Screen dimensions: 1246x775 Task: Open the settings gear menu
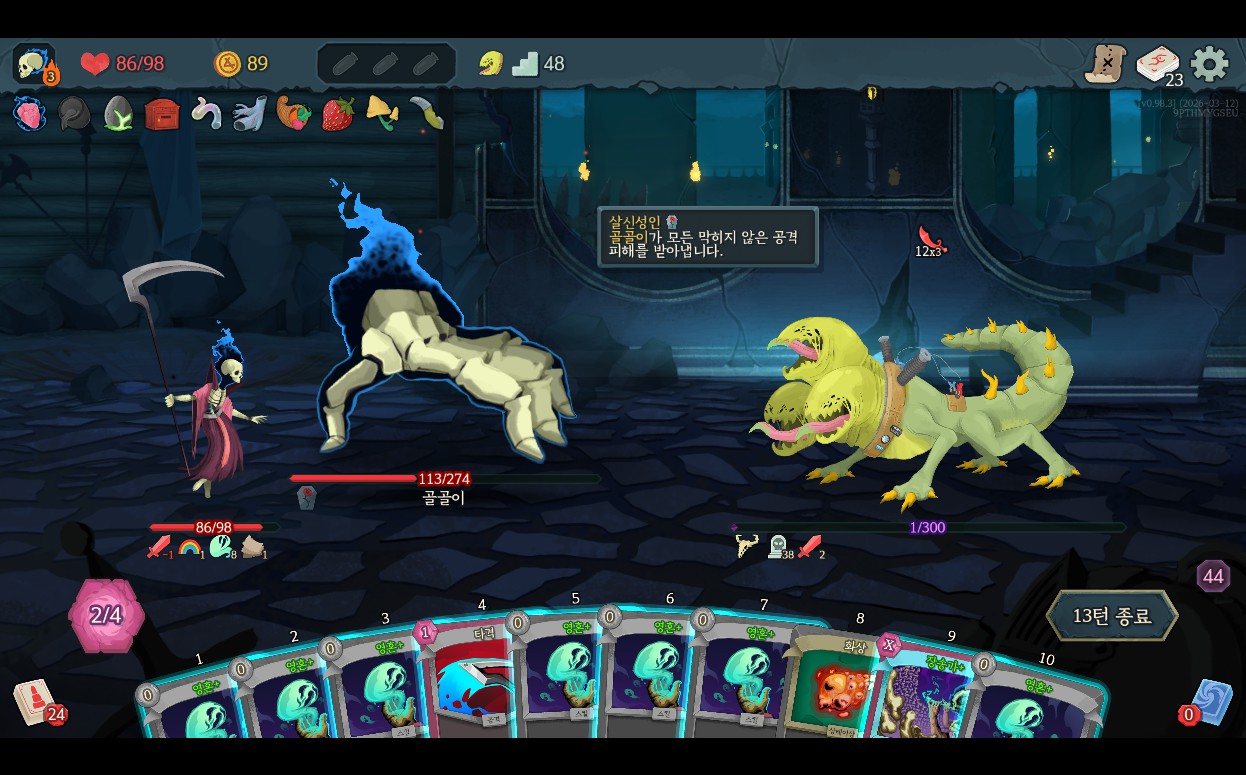click(1209, 65)
